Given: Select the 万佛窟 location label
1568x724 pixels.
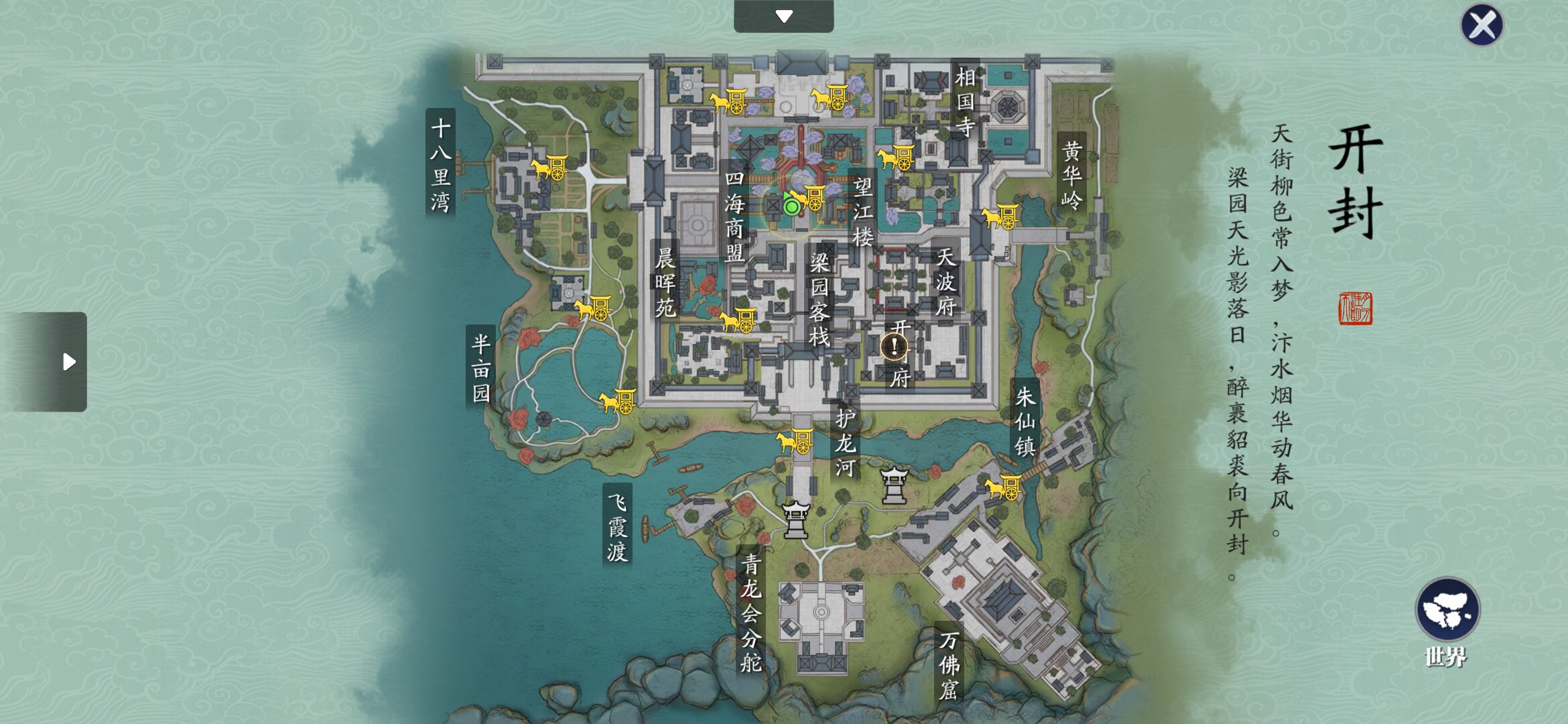Looking at the screenshot, I should click(x=949, y=665).
